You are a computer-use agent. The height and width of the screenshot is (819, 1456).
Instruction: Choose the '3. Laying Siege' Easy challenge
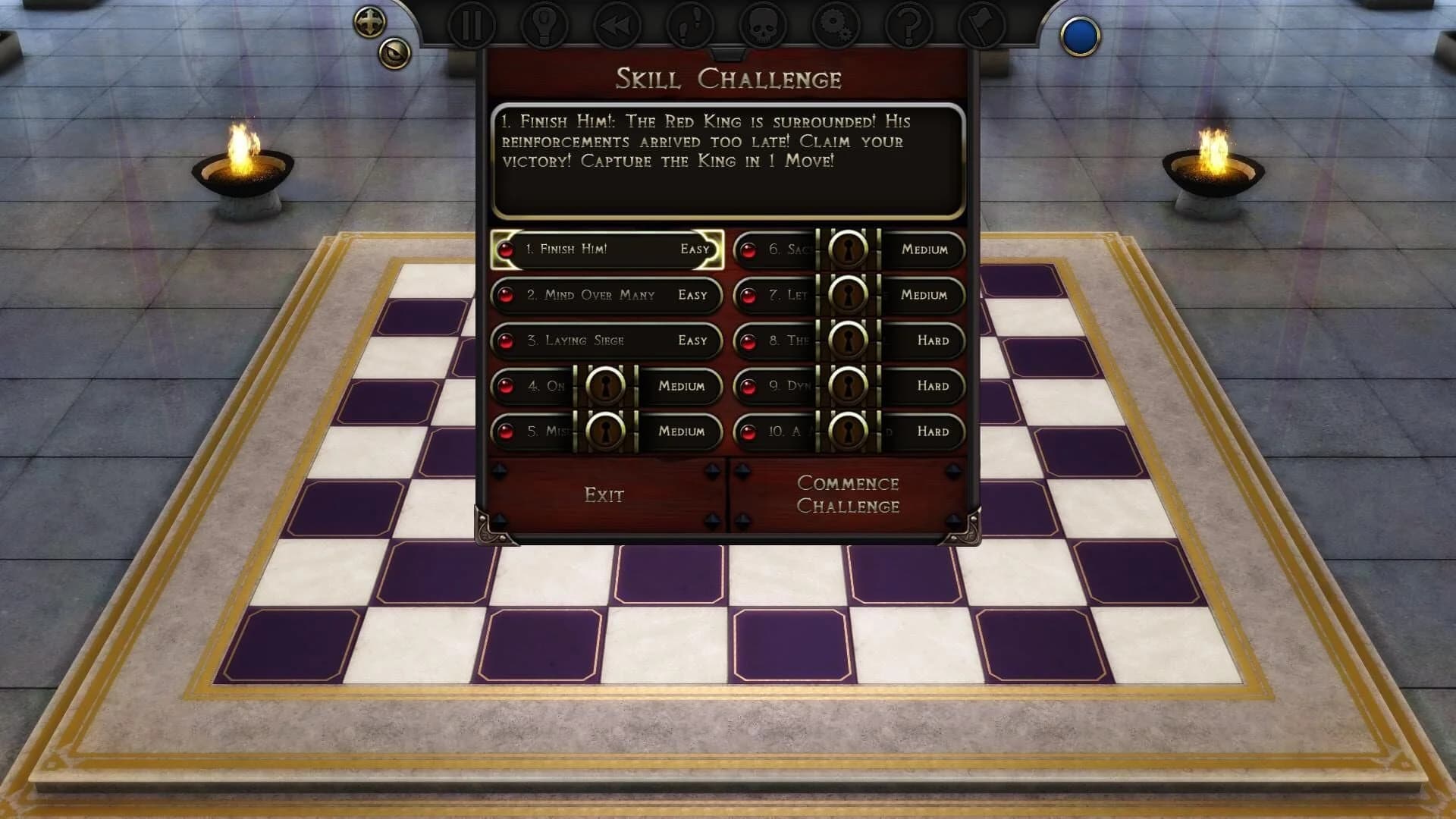pyautogui.click(x=604, y=341)
